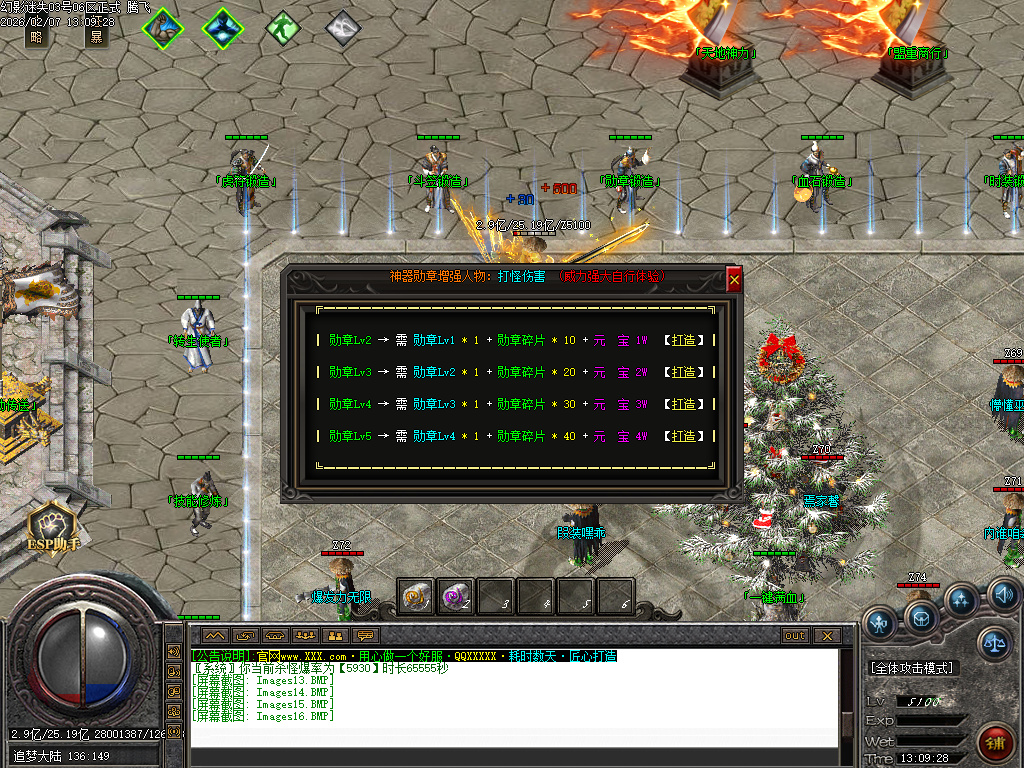This screenshot has width=1024, height=768.
Task: Click the 'out' button on the chat bar
Action: point(795,636)
